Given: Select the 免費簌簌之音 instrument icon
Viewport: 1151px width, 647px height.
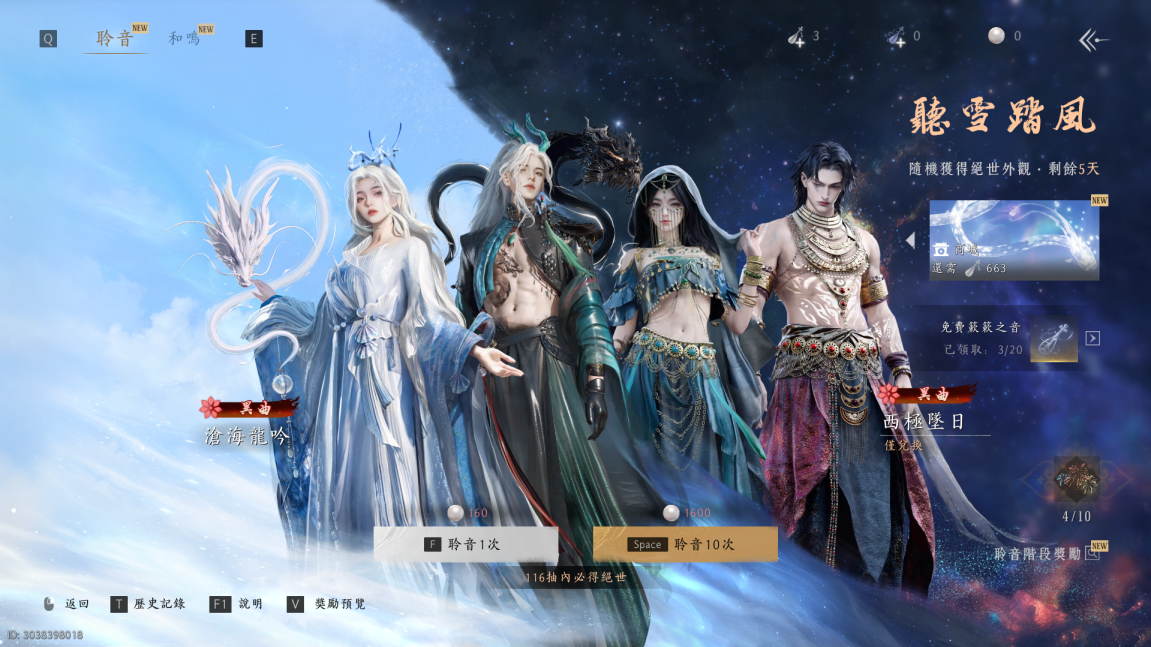Looking at the screenshot, I should [x=1053, y=338].
